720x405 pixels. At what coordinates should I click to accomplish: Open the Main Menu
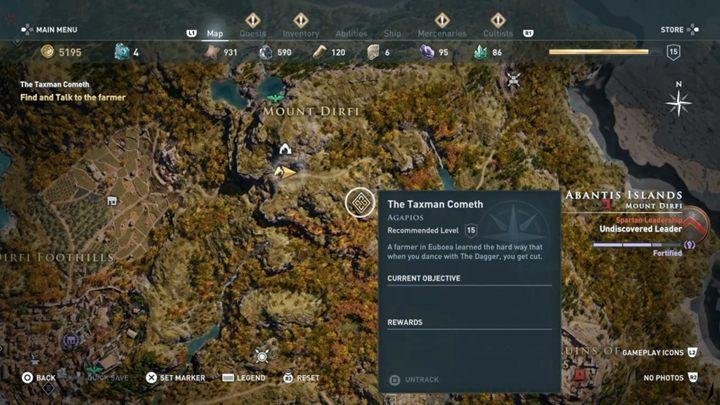(52, 29)
